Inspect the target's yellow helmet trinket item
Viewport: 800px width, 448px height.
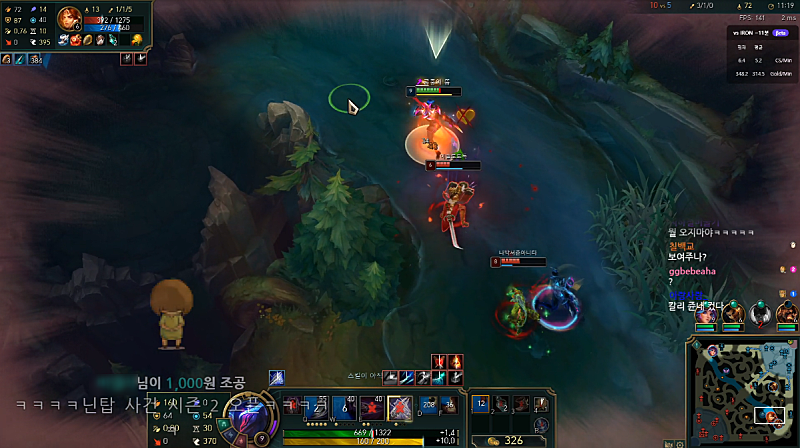(137, 40)
